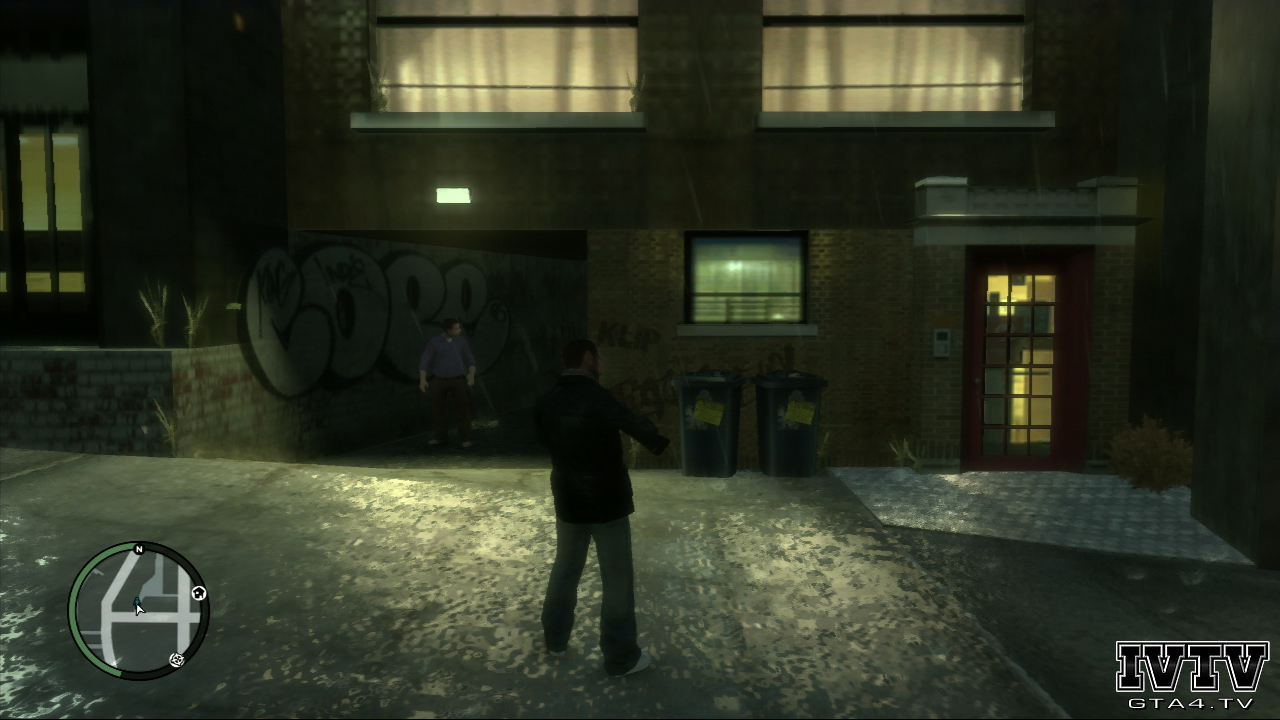The image size is (1280, 720).
Task: Select the blue person blip on the radar
Action: [x=136, y=600]
